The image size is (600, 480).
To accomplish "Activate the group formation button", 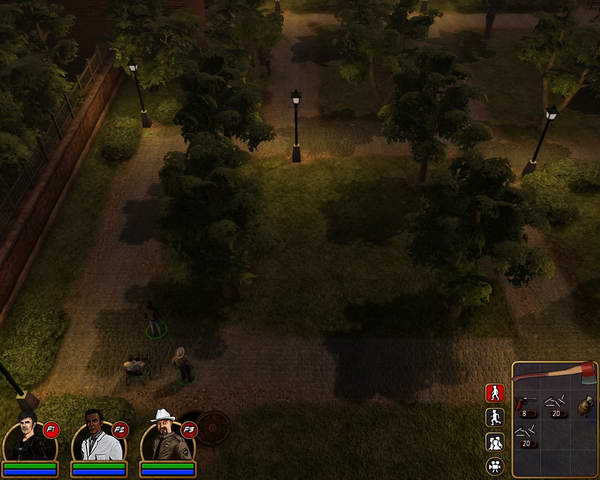I will pos(494,441).
